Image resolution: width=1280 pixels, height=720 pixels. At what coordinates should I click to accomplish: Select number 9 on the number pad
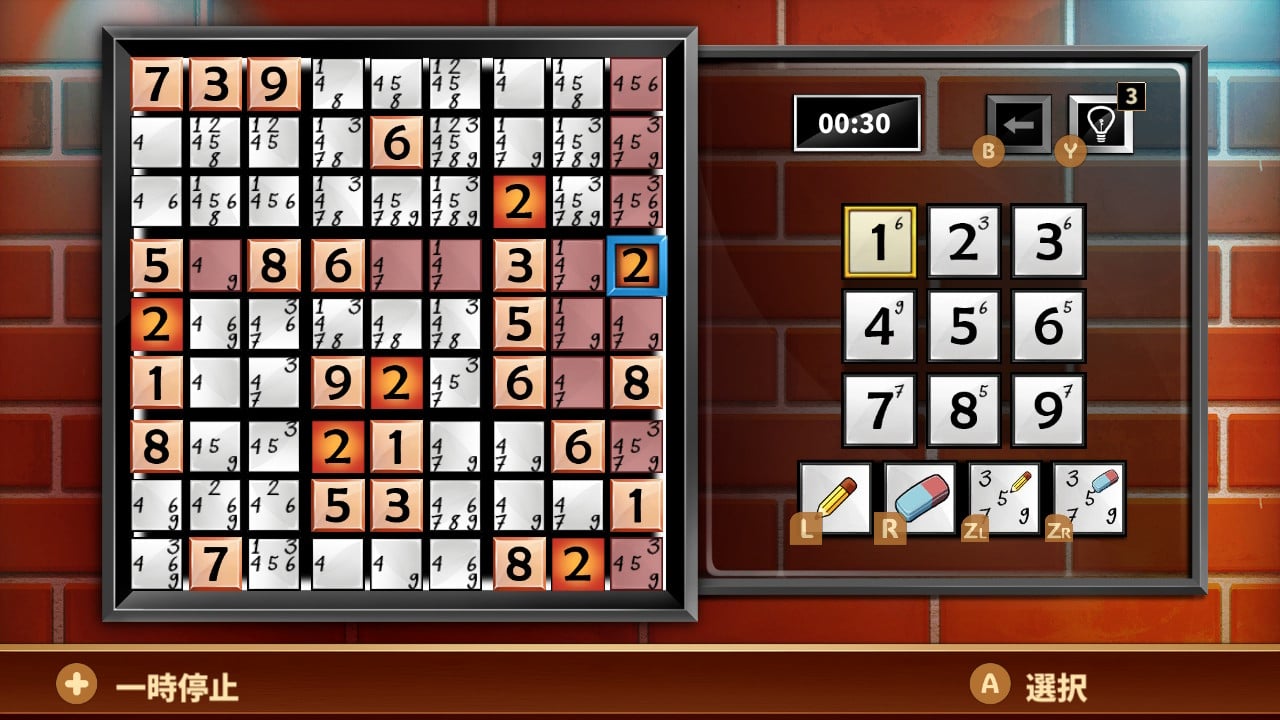tap(1048, 409)
